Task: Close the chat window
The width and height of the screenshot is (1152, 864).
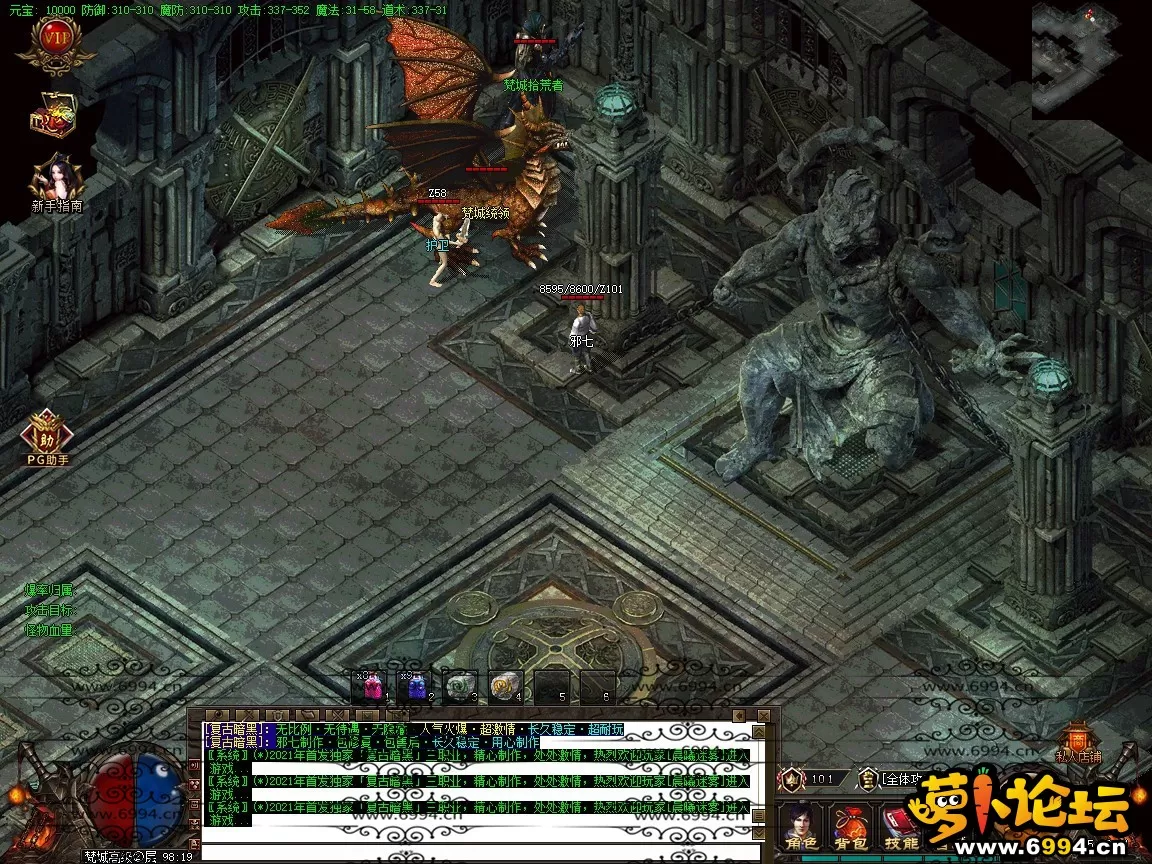Action: pos(764,715)
